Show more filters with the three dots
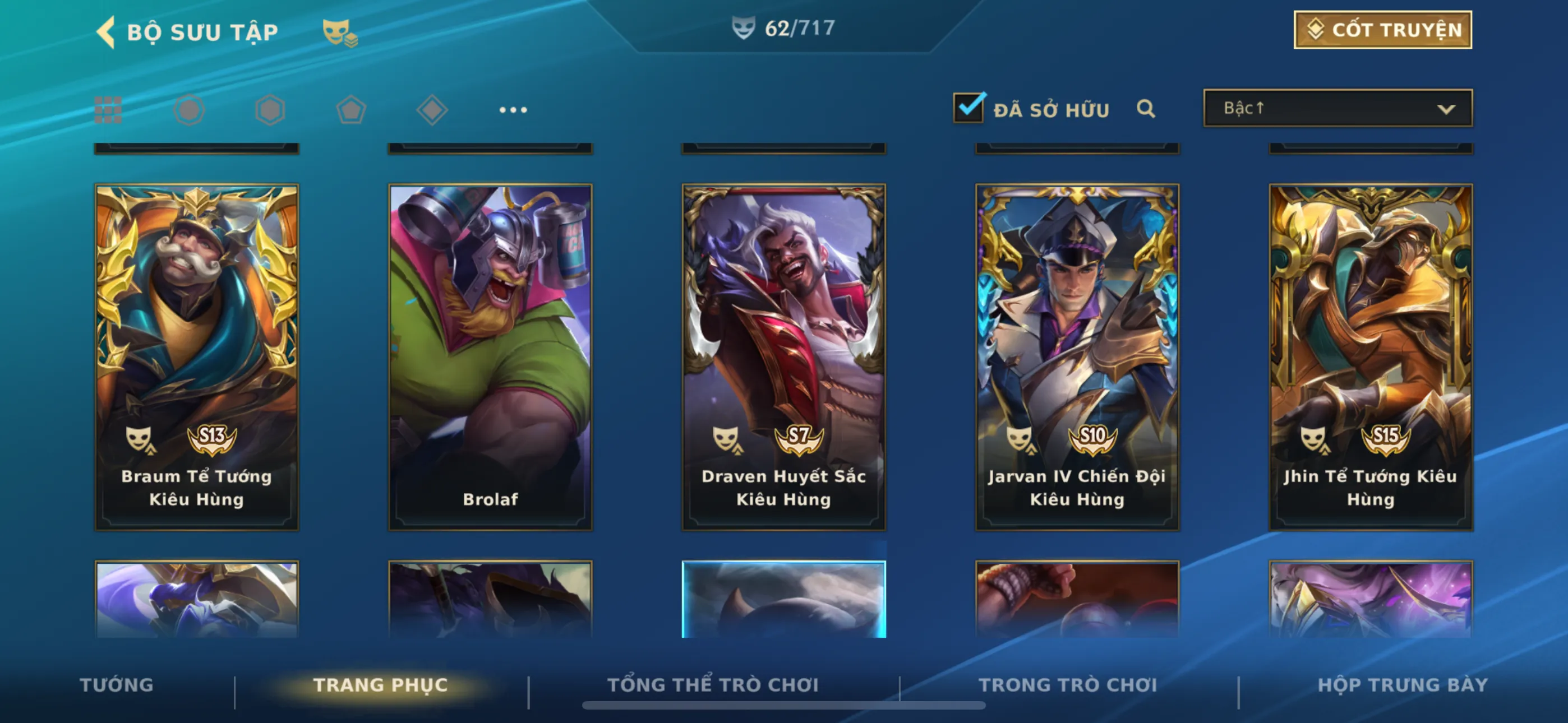1568x723 pixels. click(x=513, y=110)
